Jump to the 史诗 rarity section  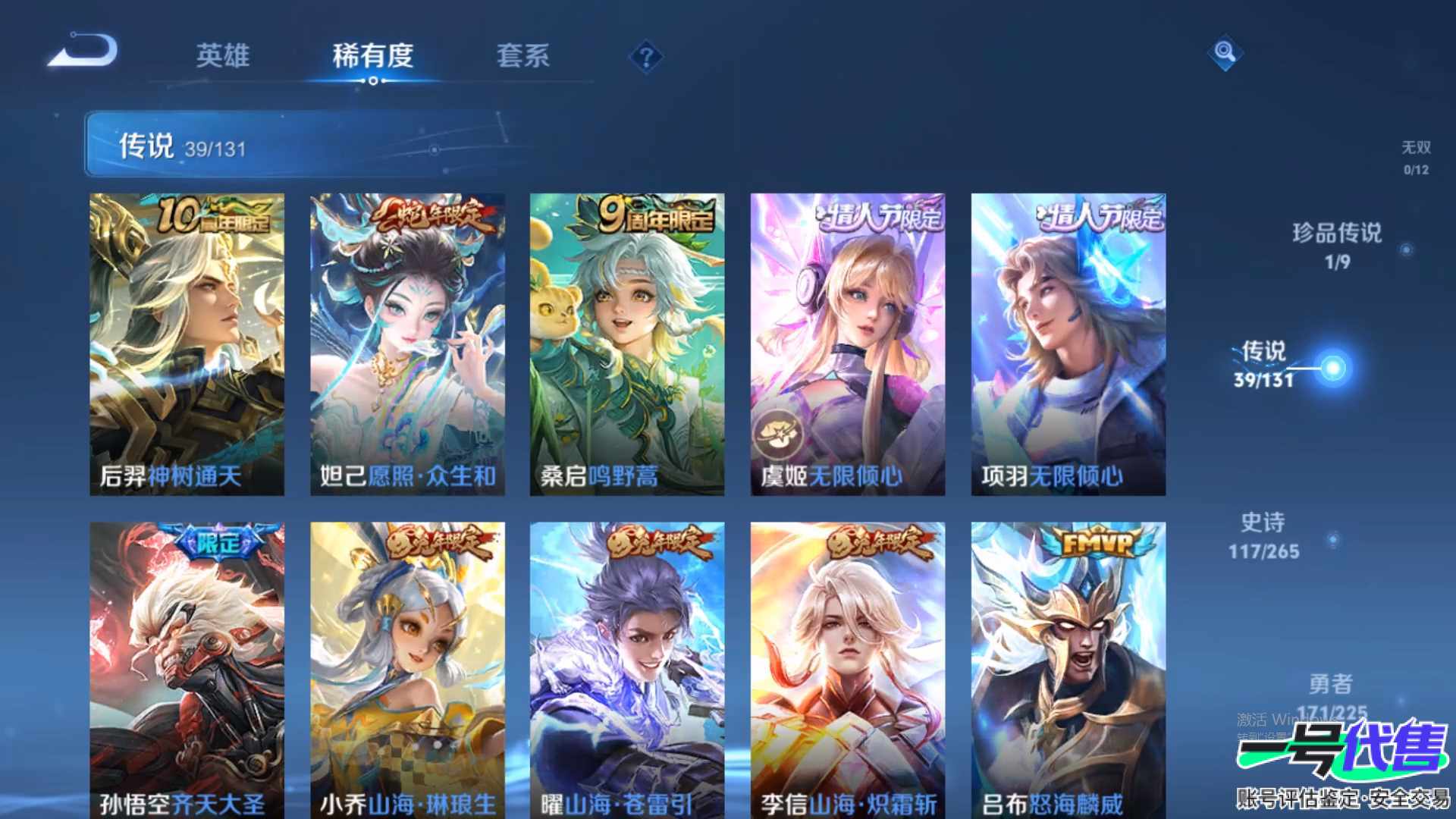pos(1264,535)
